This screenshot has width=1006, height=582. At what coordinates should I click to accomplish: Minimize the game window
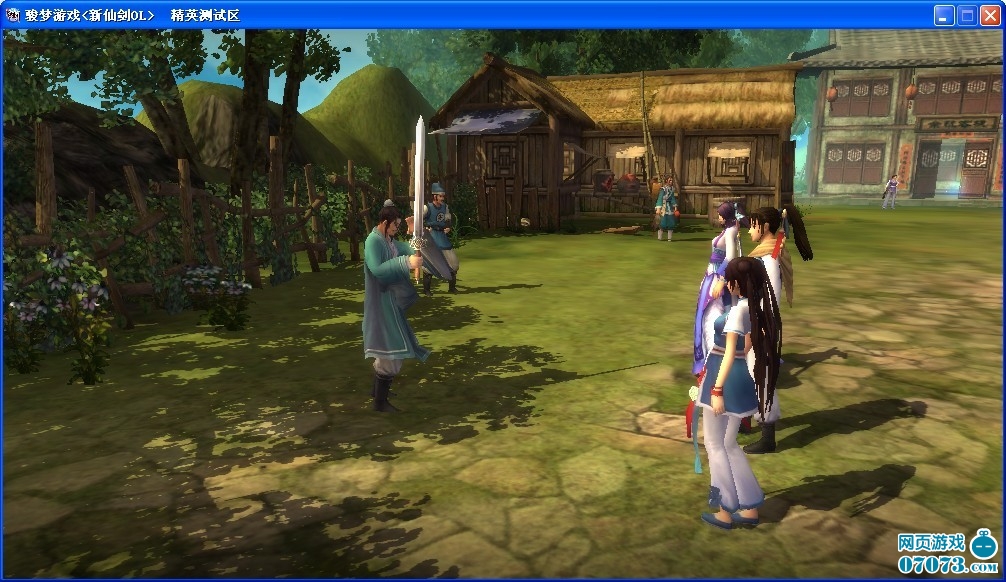(x=944, y=15)
